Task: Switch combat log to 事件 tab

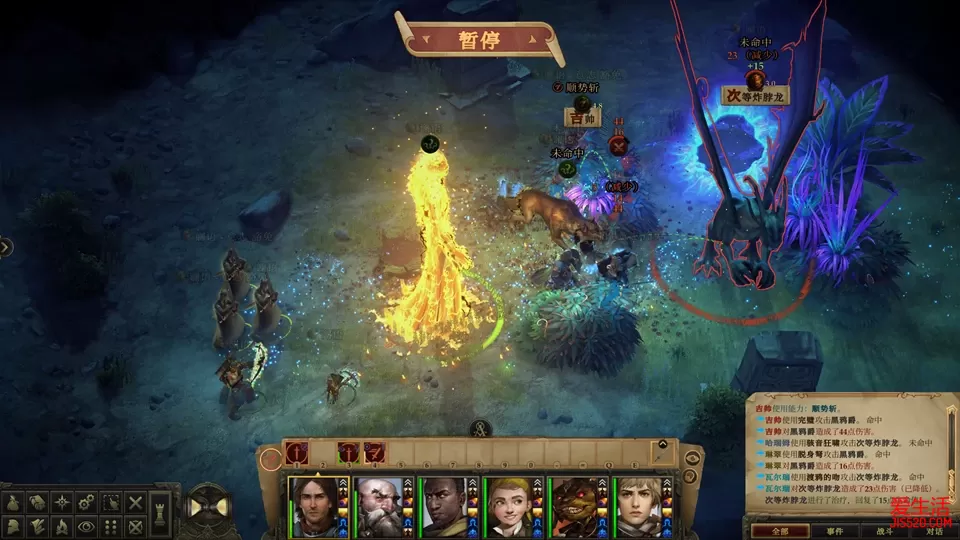Action: click(x=835, y=531)
